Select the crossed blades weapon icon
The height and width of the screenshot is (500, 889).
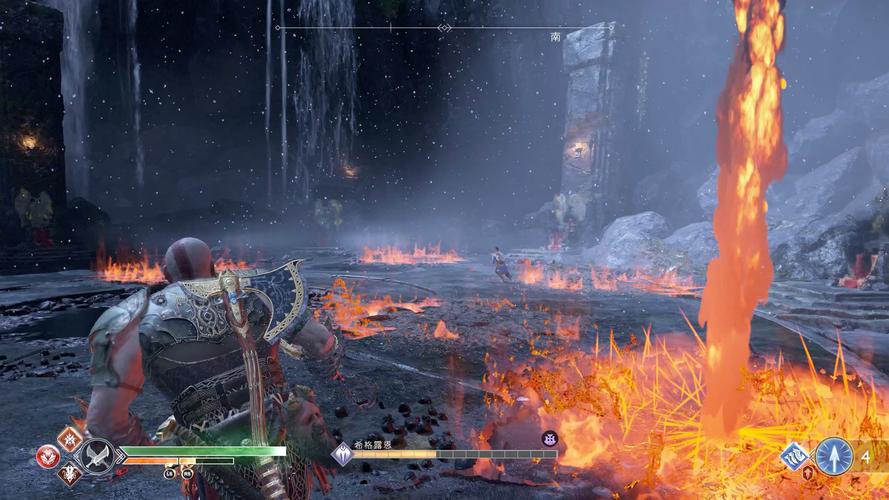tap(98, 456)
